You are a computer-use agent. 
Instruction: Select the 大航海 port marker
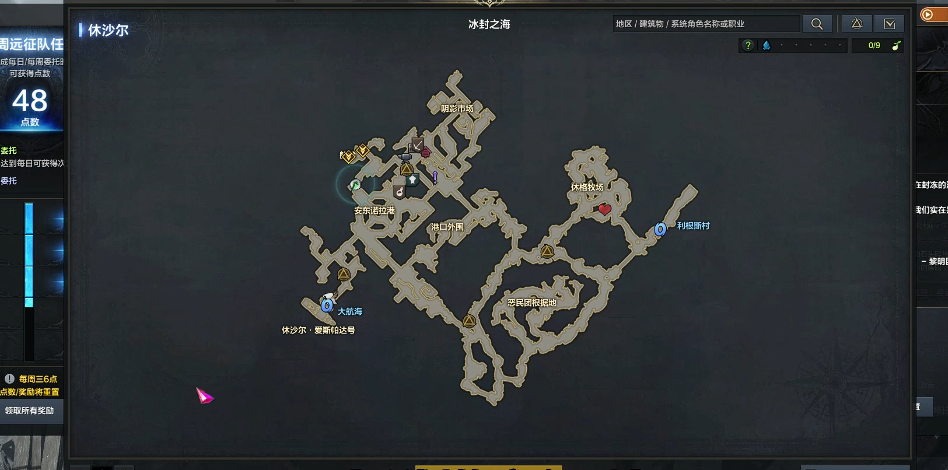pyautogui.click(x=327, y=305)
